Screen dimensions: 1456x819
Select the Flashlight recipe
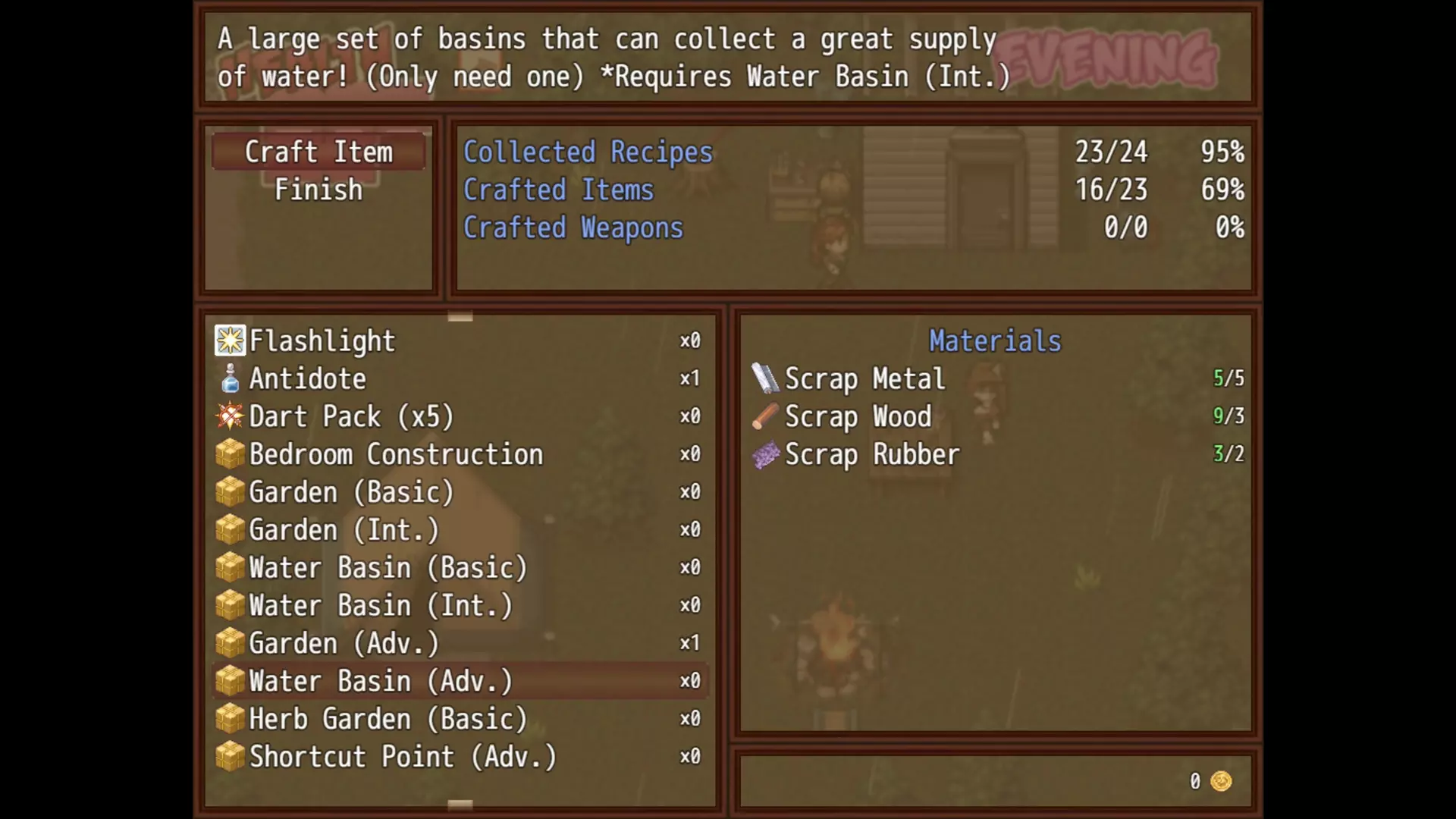tap(459, 341)
